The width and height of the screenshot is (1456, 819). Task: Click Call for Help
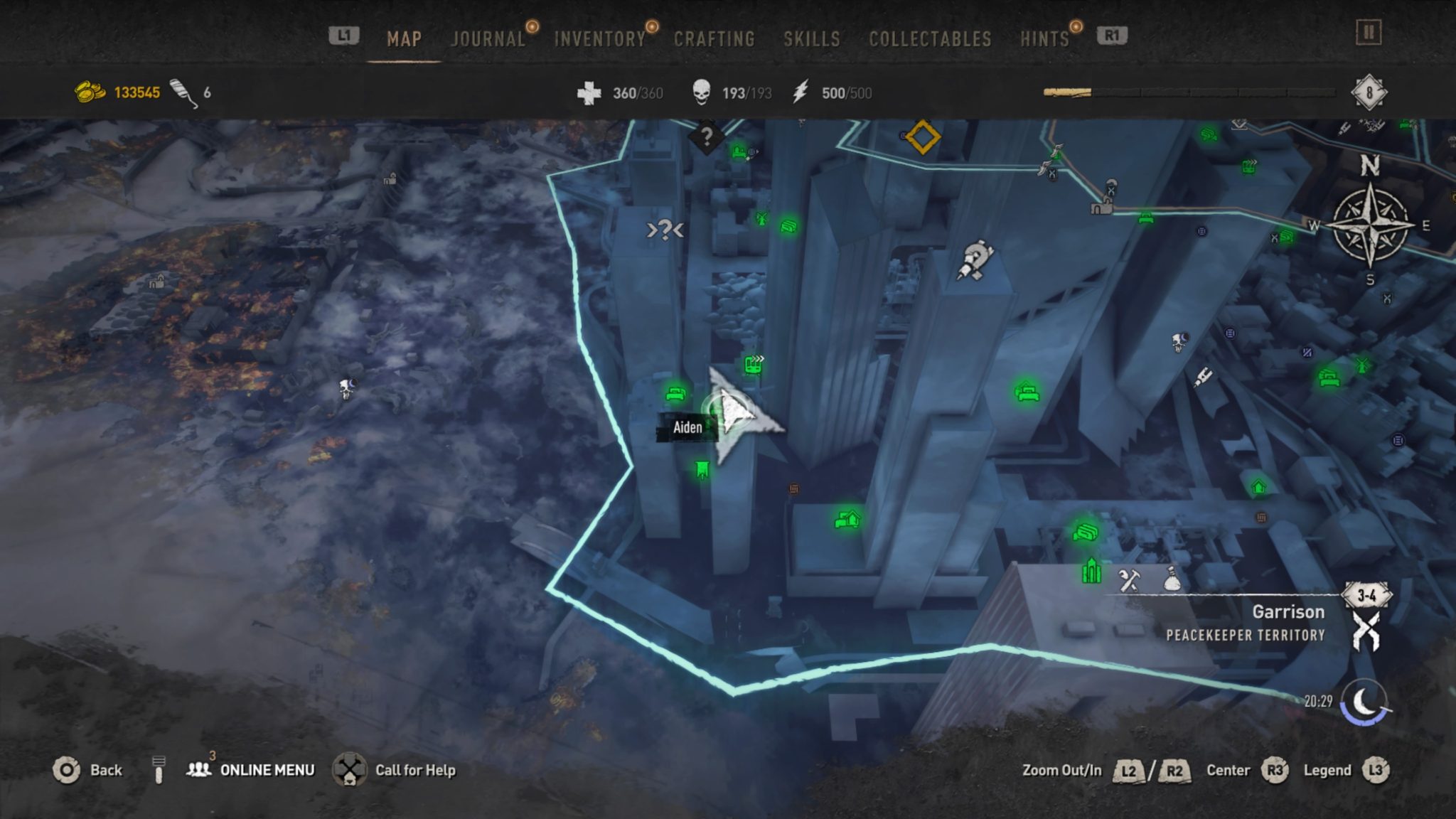[x=416, y=770]
